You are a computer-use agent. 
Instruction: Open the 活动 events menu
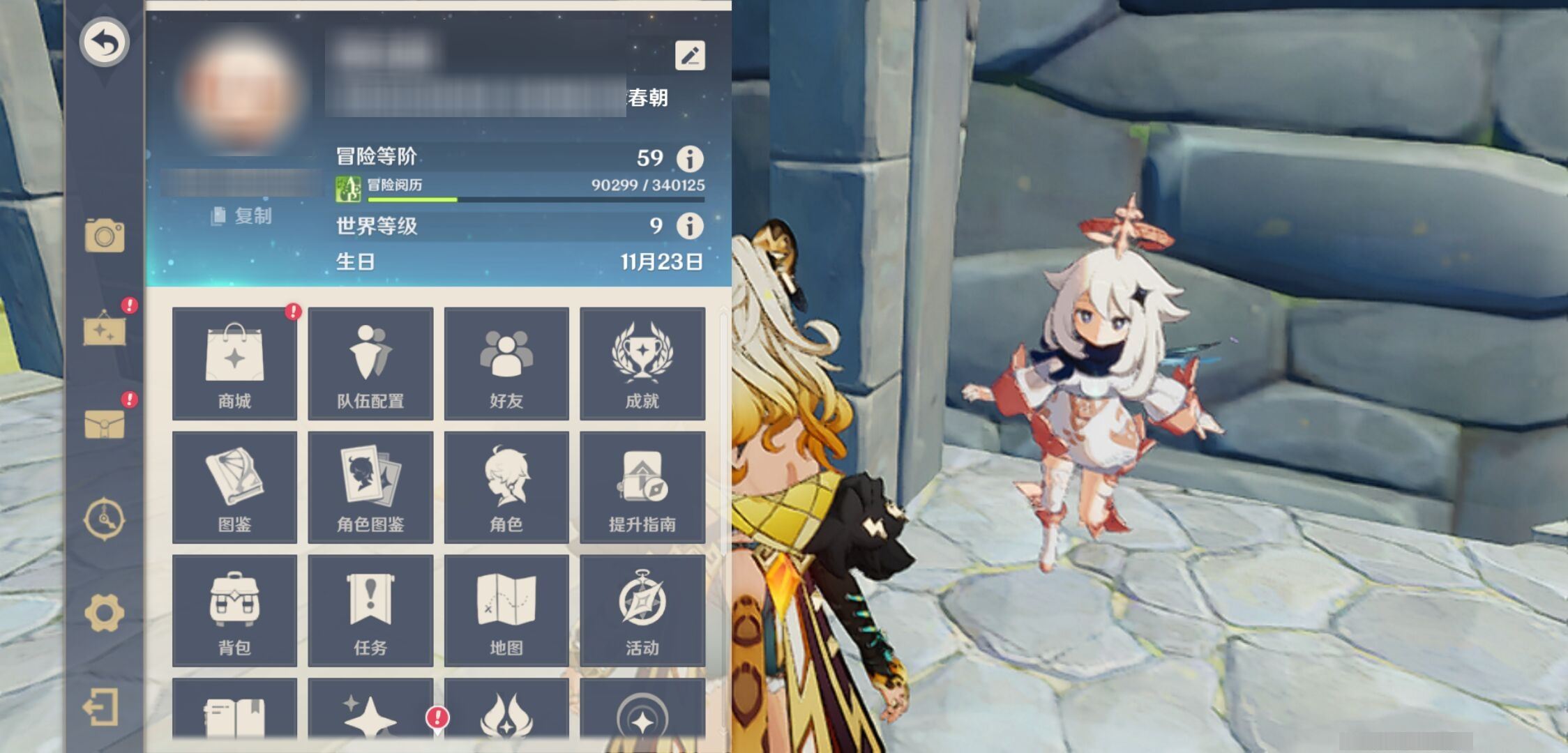point(642,610)
